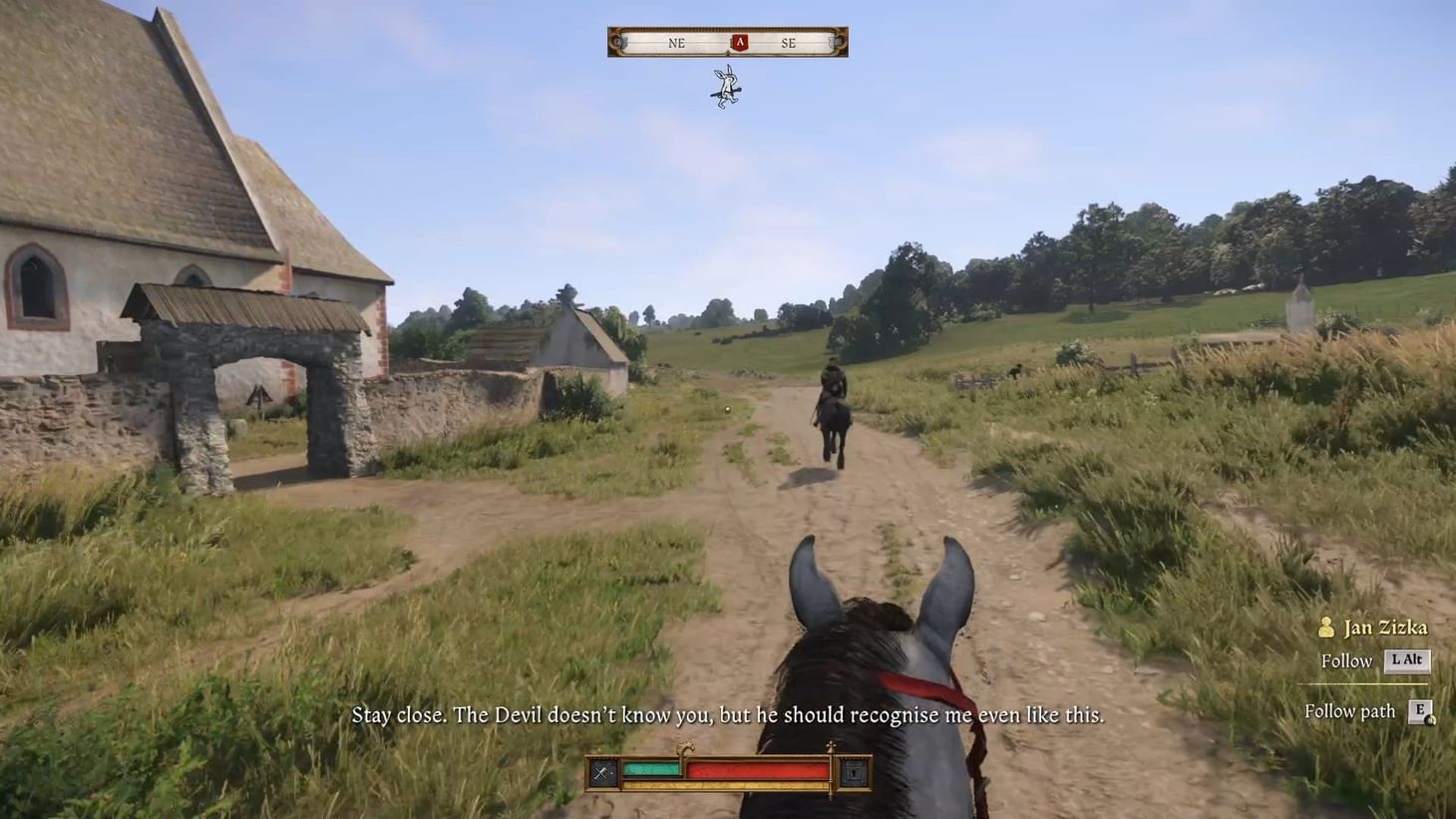Screen dimensions: 1456x819
Task: Click the crossed-swords weapon icon
Action: (599, 770)
